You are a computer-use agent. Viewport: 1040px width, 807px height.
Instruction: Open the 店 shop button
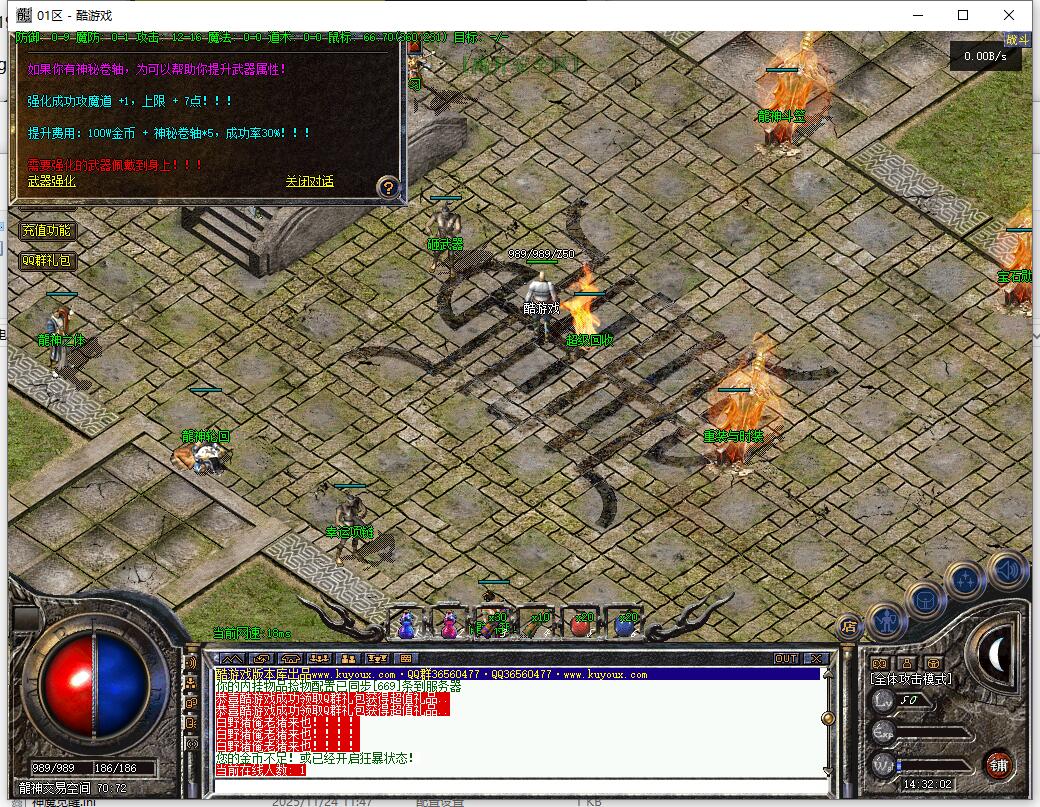[x=849, y=627]
